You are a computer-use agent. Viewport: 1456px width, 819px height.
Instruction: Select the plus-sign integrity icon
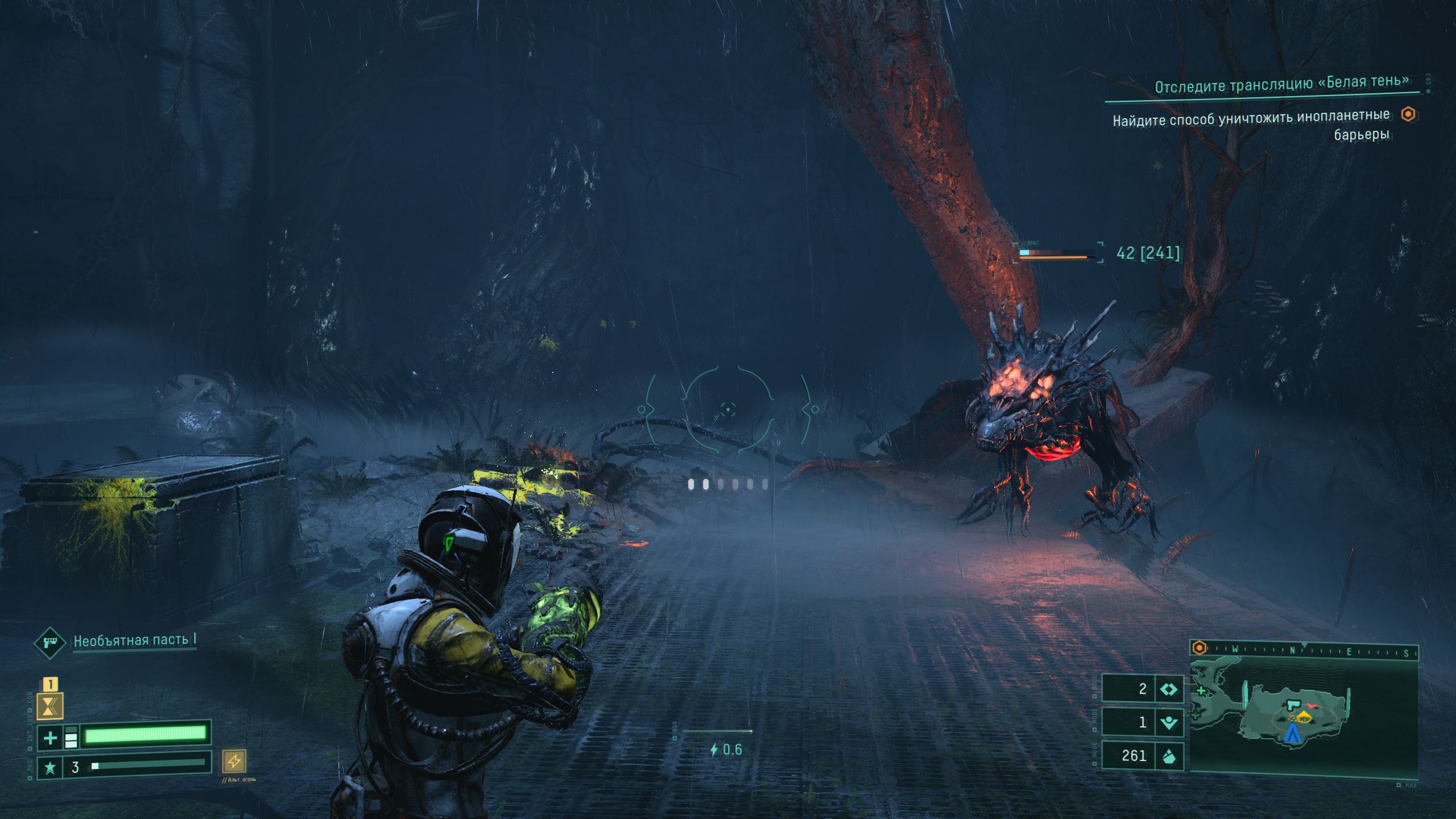click(x=50, y=738)
